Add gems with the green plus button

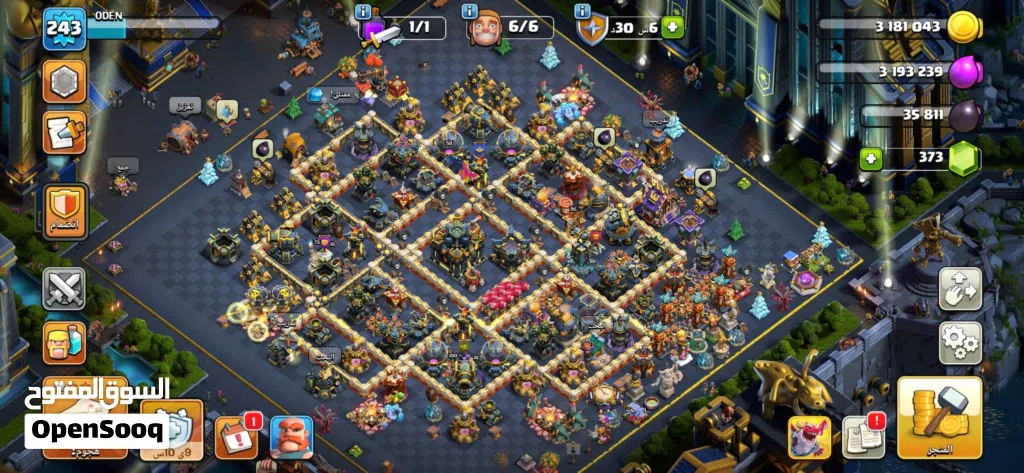(872, 158)
